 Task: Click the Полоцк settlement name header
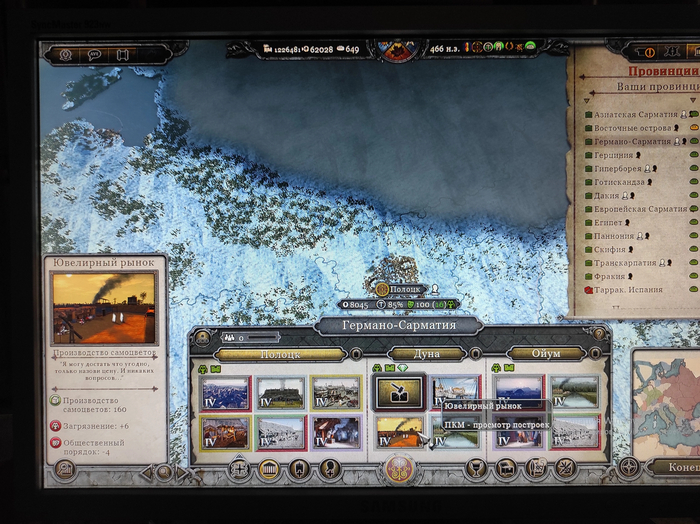tap(280, 354)
